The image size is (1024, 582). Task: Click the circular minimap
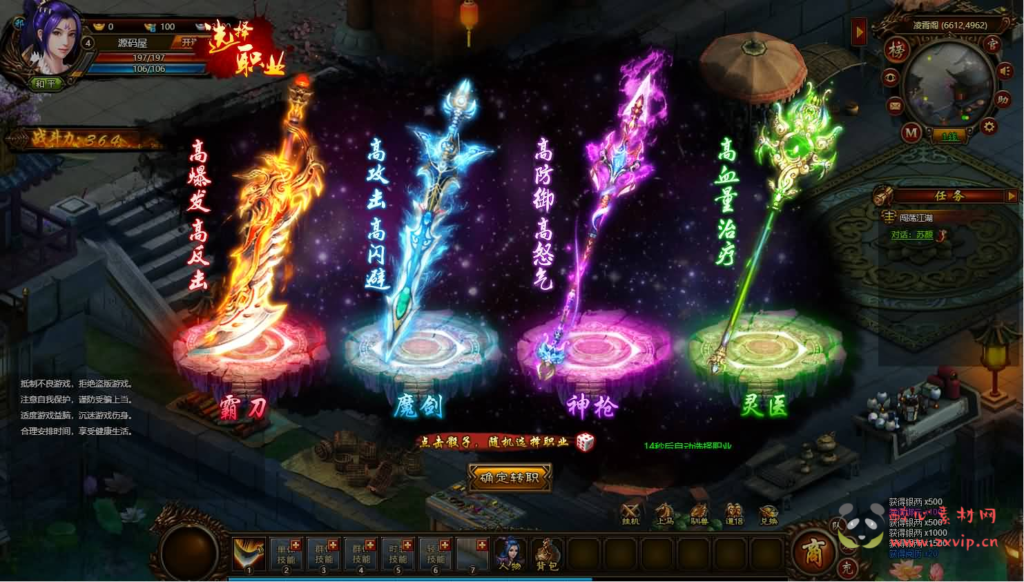click(x=947, y=83)
